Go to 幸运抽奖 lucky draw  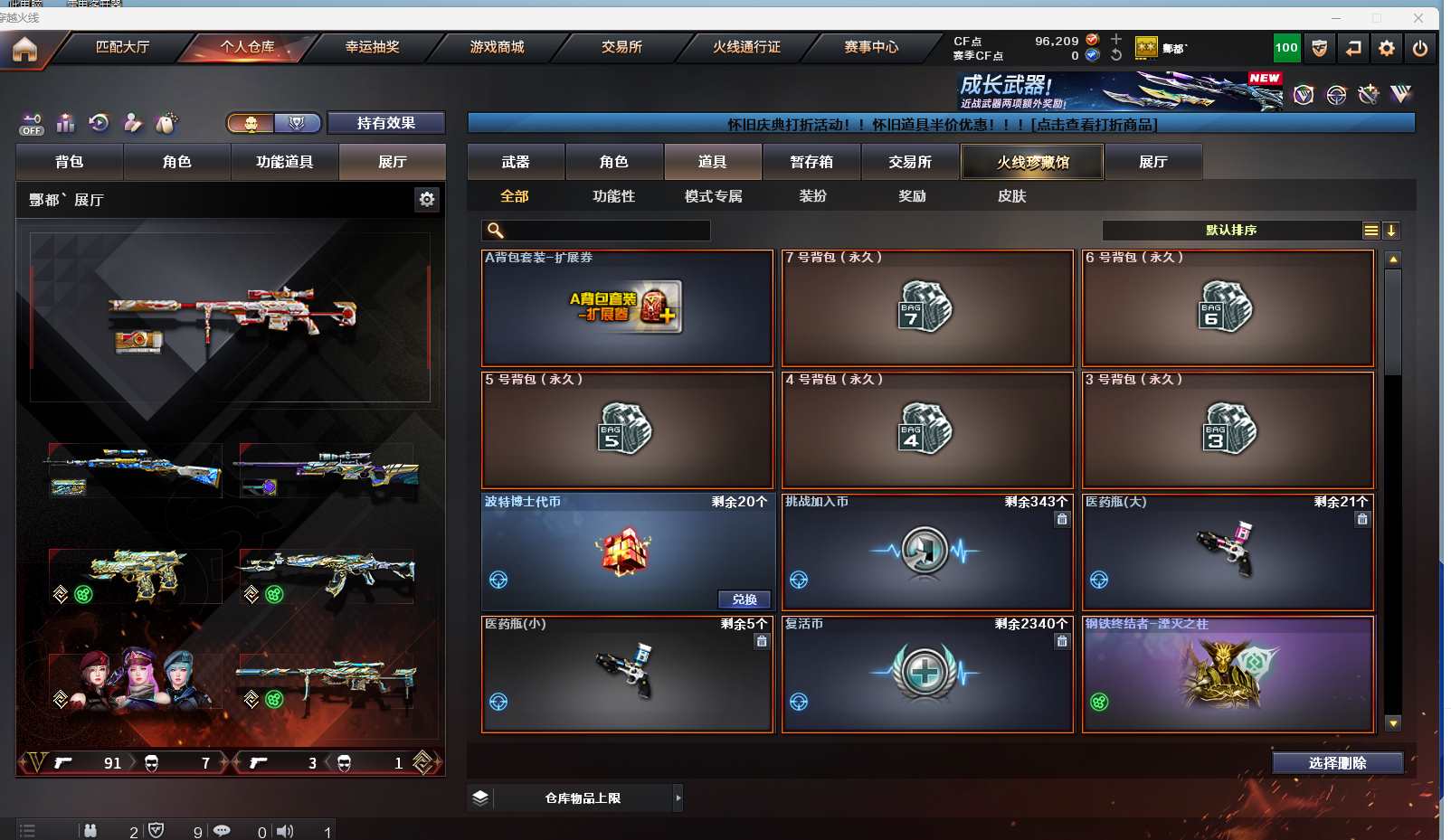tap(372, 47)
